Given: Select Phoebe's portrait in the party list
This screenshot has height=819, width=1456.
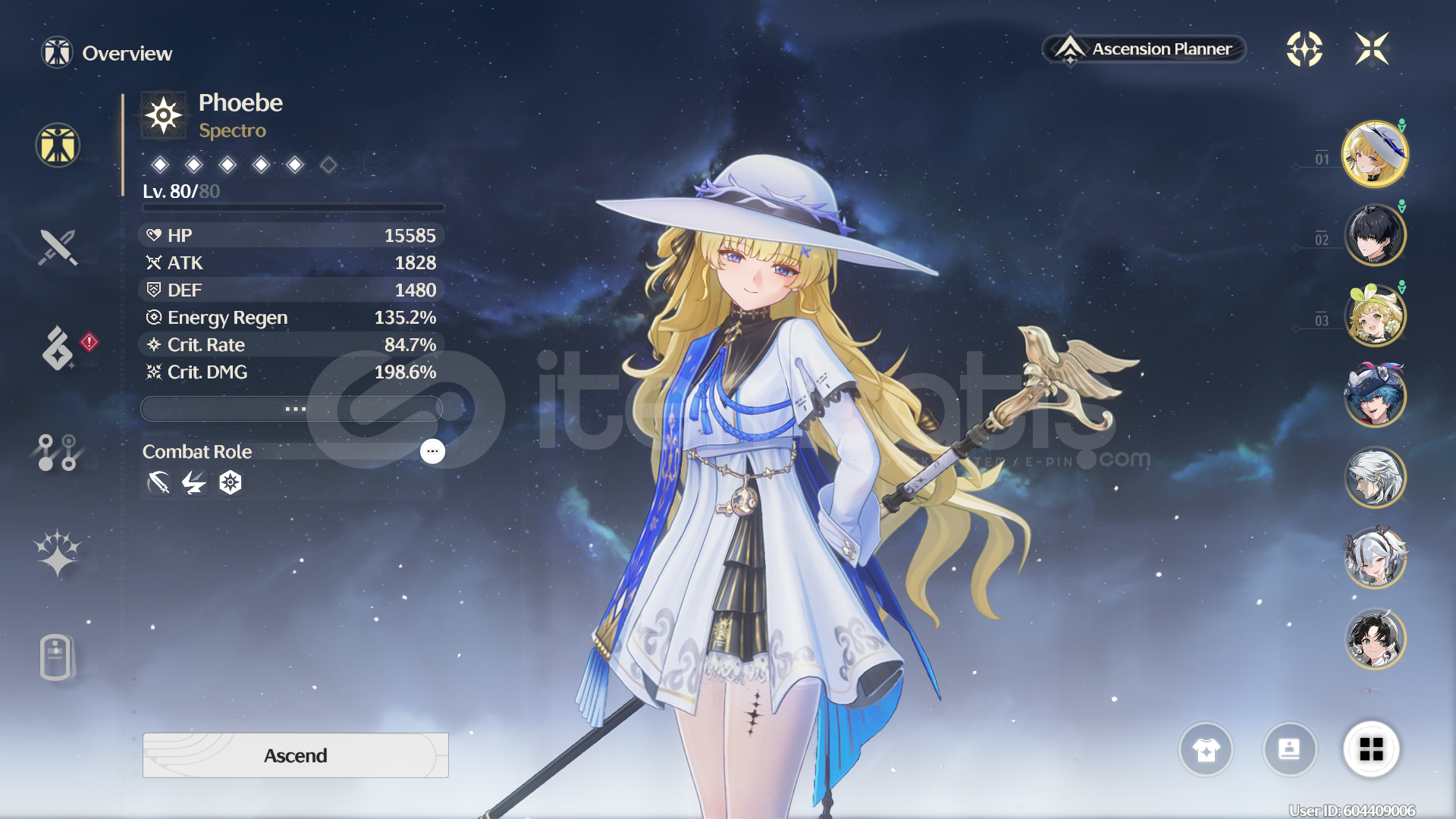Looking at the screenshot, I should pyautogui.click(x=1374, y=154).
